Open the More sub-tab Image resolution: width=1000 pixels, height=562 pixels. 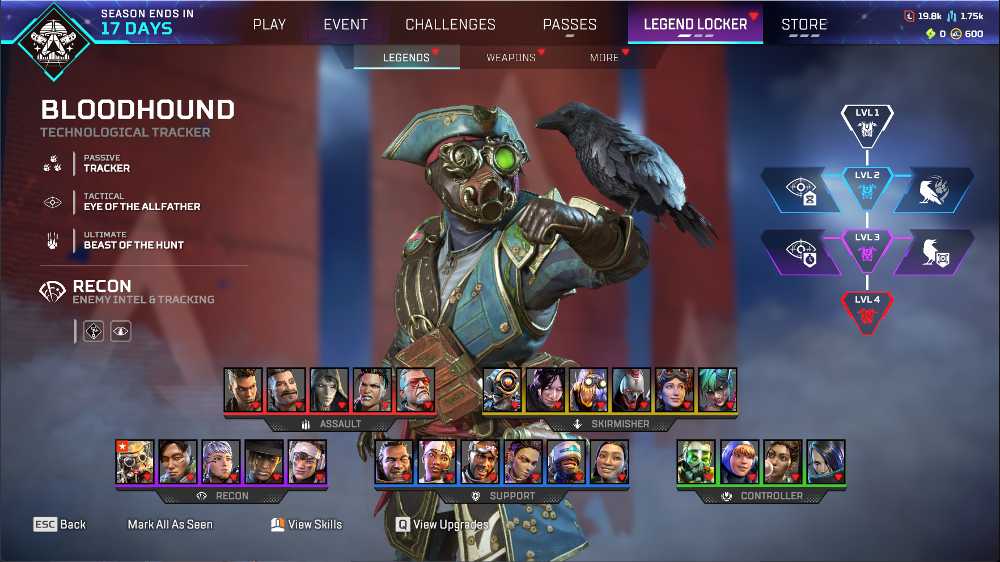604,58
